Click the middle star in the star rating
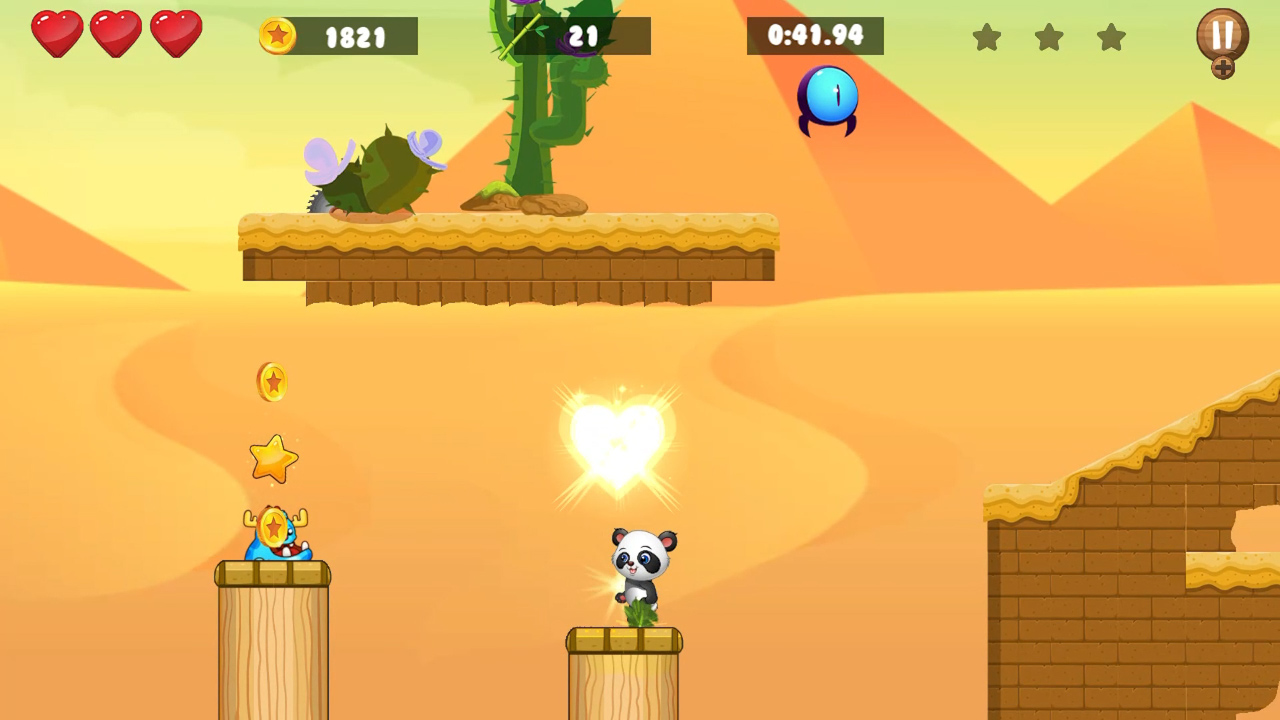1280x720 pixels. [1049, 37]
